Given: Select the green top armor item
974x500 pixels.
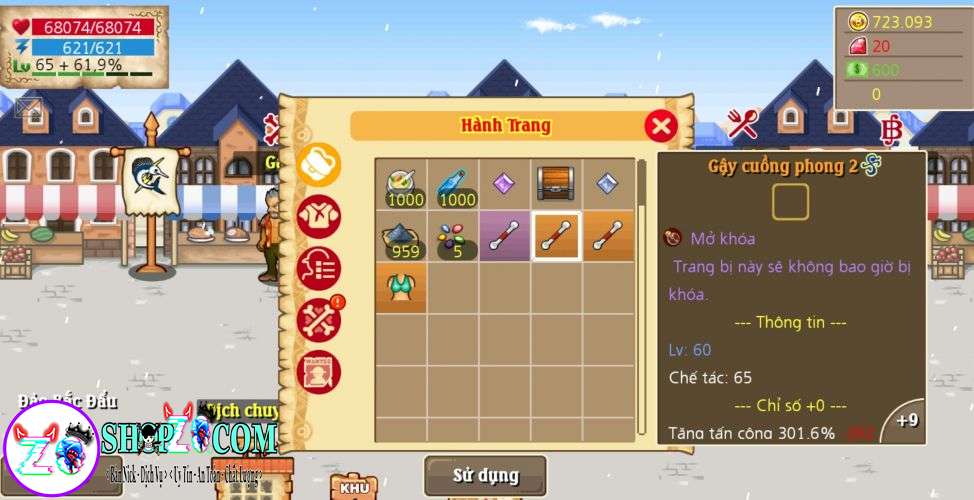Looking at the screenshot, I should pos(401,288).
